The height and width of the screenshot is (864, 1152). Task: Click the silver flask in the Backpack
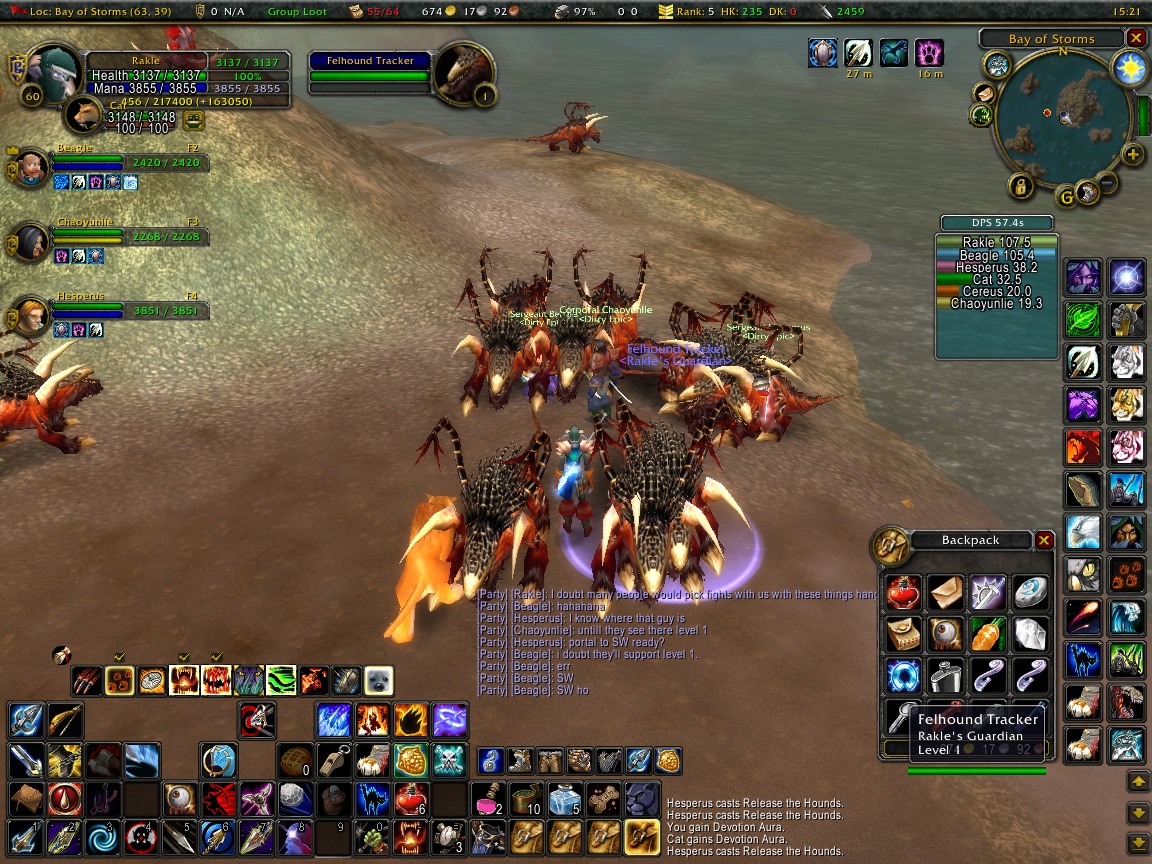pyautogui.click(x=945, y=676)
